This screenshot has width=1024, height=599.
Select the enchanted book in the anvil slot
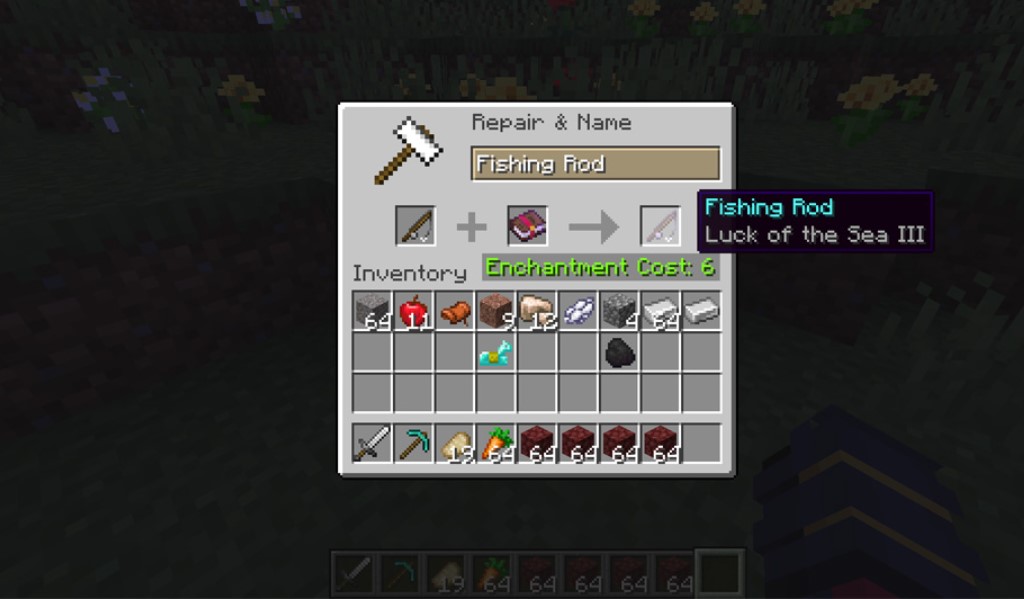[x=526, y=226]
